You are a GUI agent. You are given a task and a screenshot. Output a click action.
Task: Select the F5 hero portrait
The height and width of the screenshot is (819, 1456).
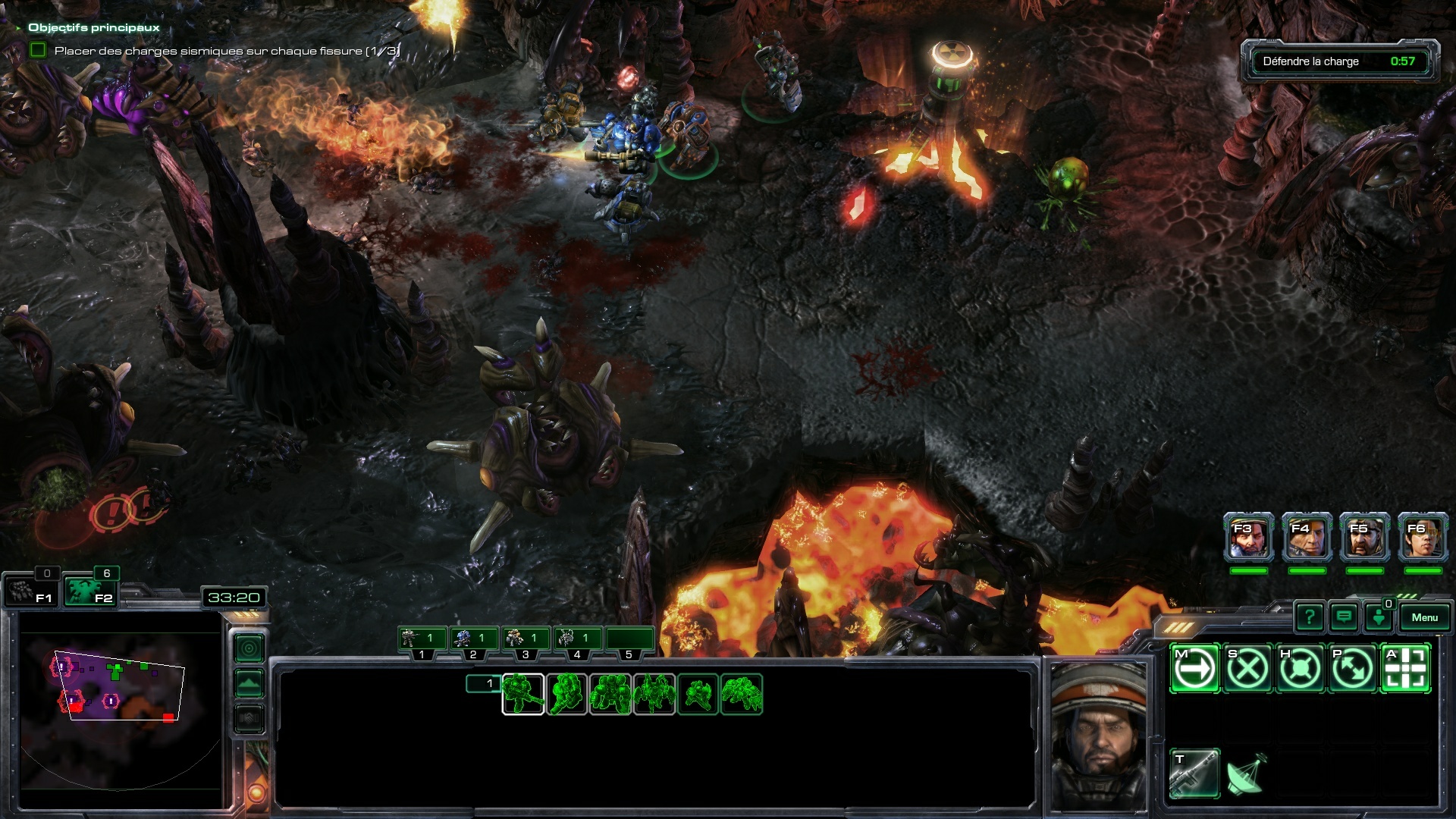(x=1364, y=538)
